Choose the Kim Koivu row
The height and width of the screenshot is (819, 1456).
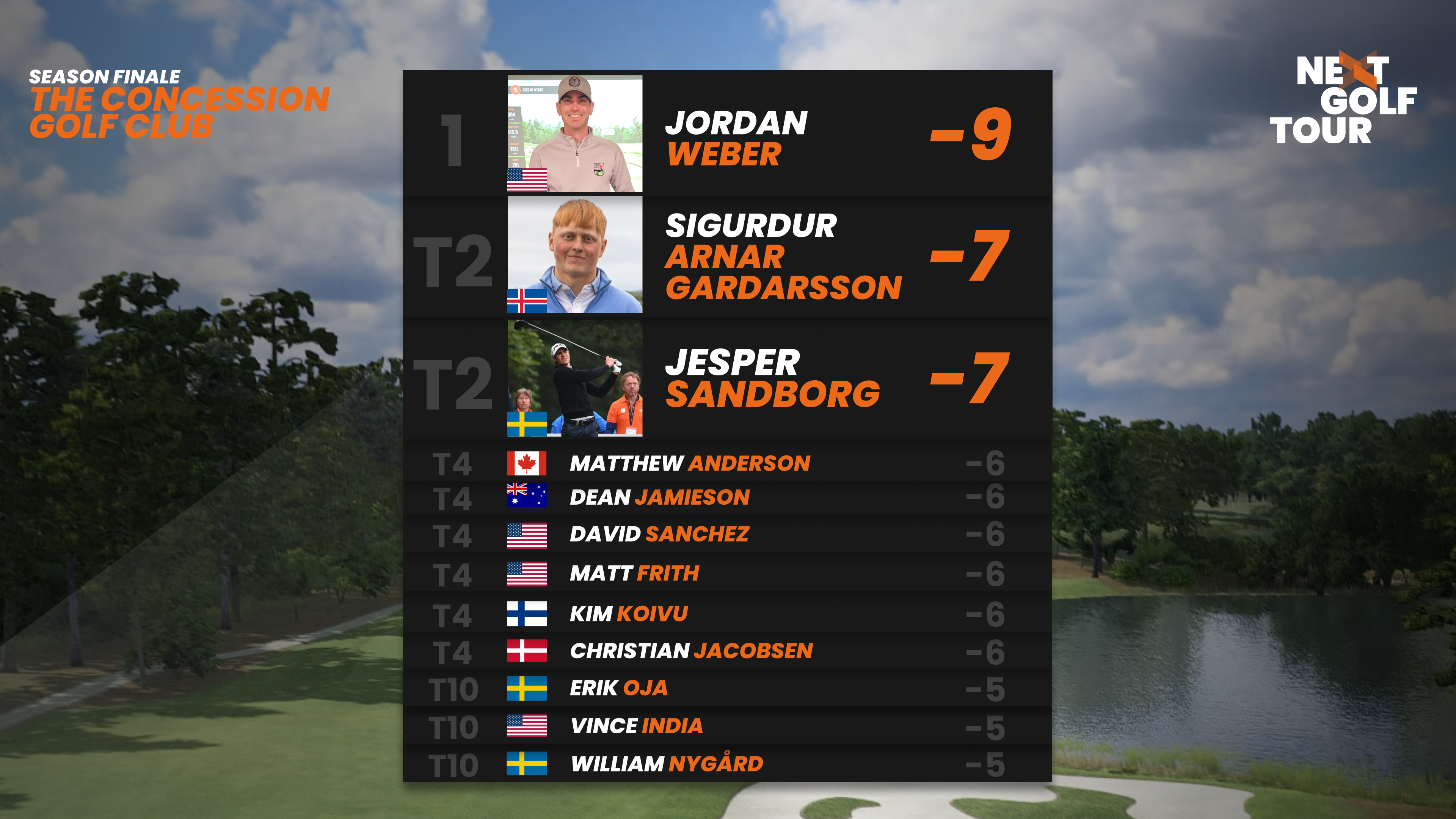pos(727,614)
